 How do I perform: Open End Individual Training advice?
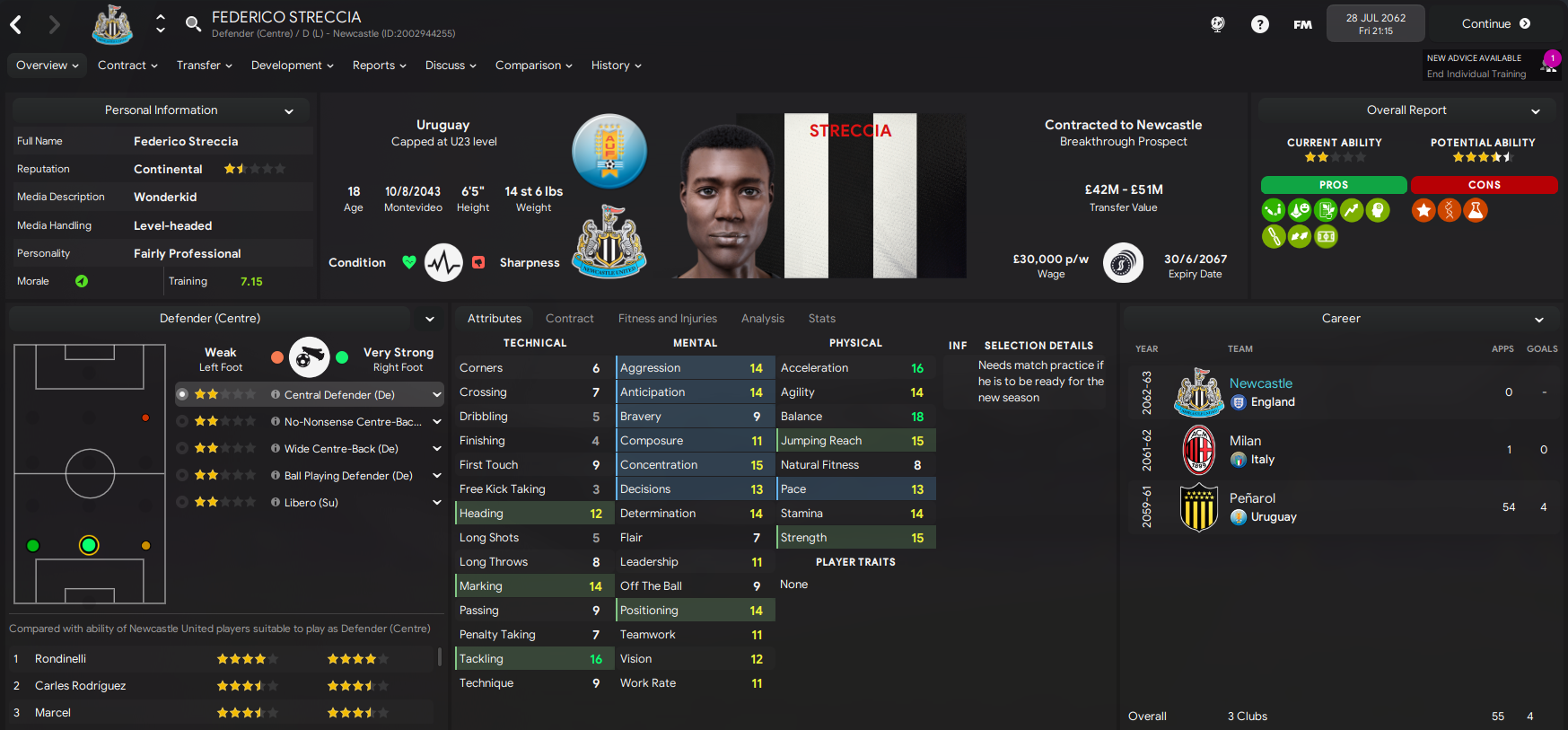click(1476, 75)
